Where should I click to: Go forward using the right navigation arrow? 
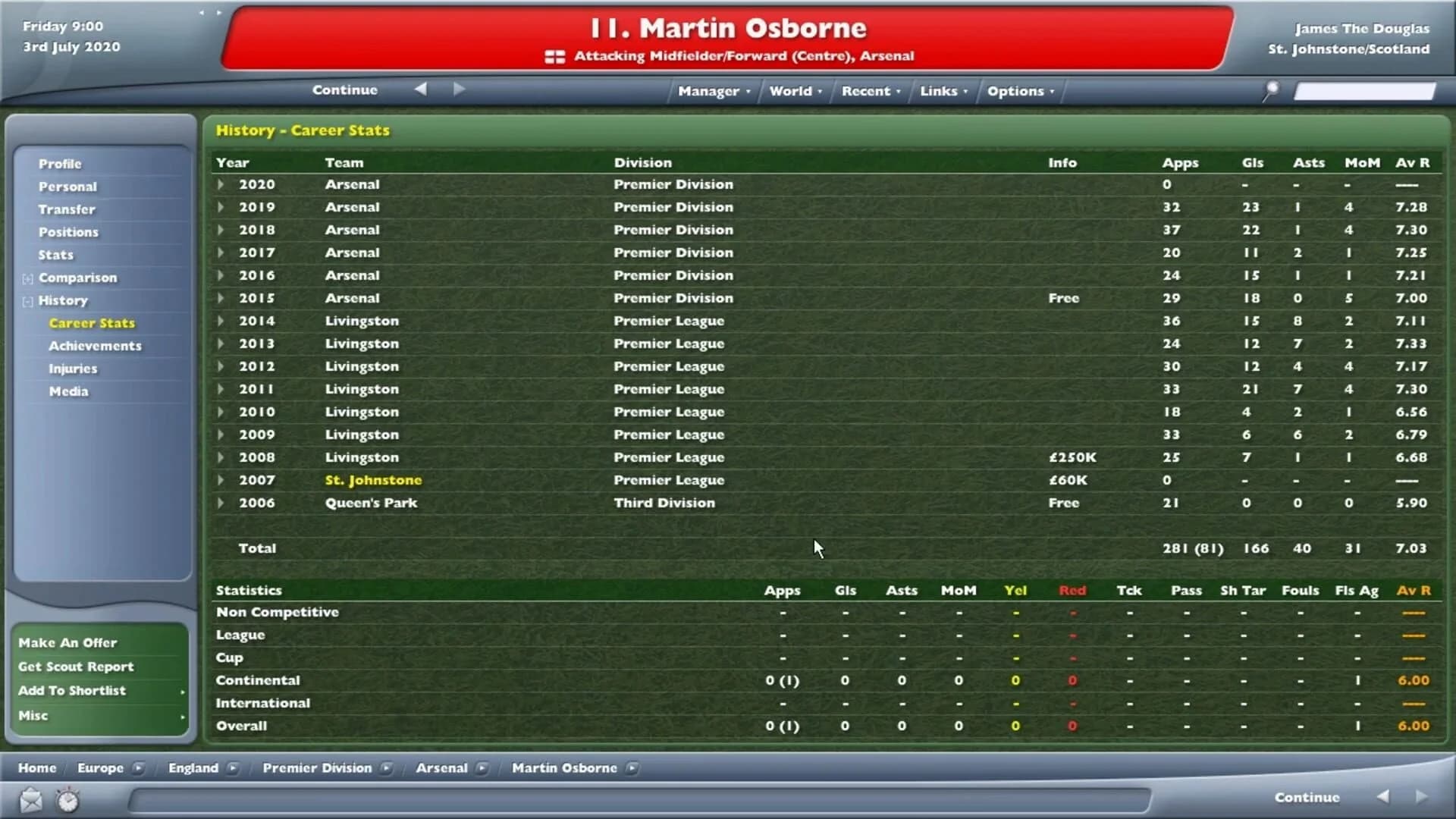(458, 89)
